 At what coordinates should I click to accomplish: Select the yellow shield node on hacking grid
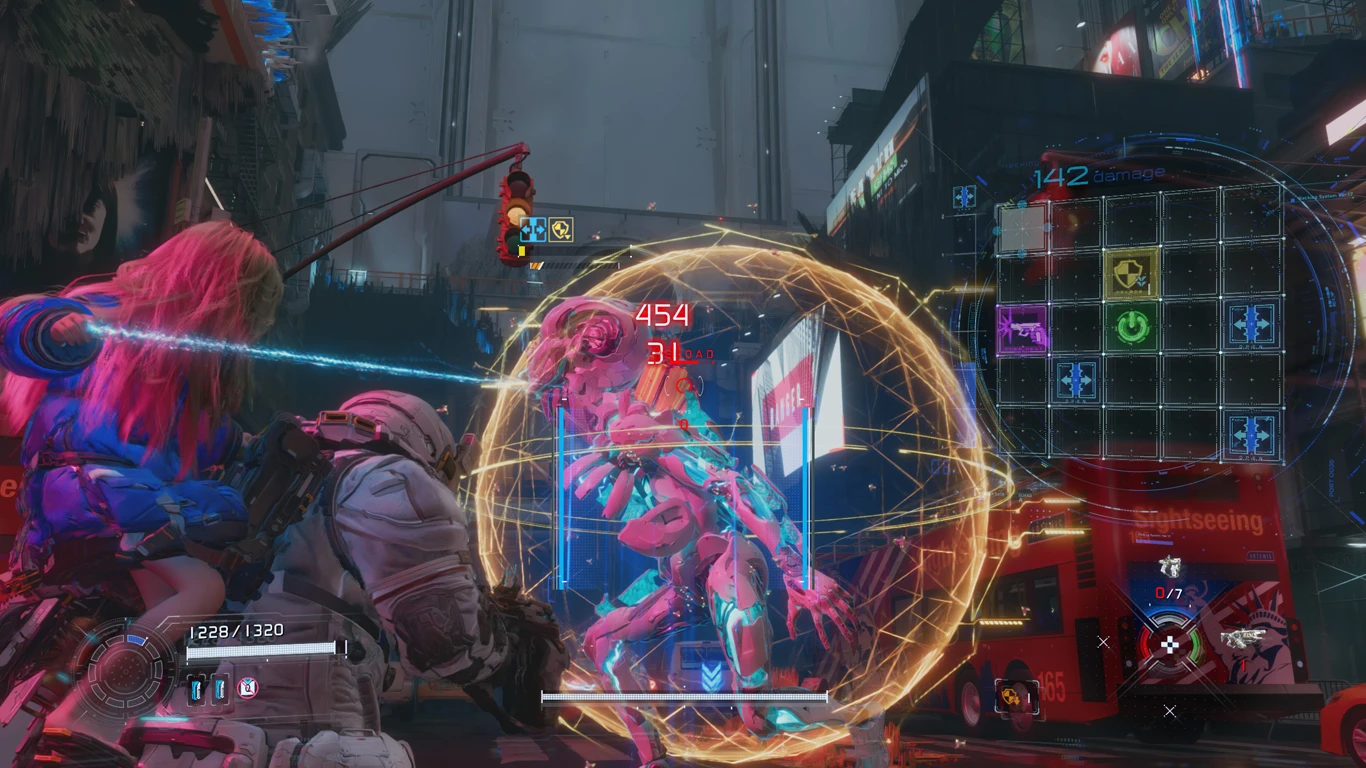[x=1133, y=271]
